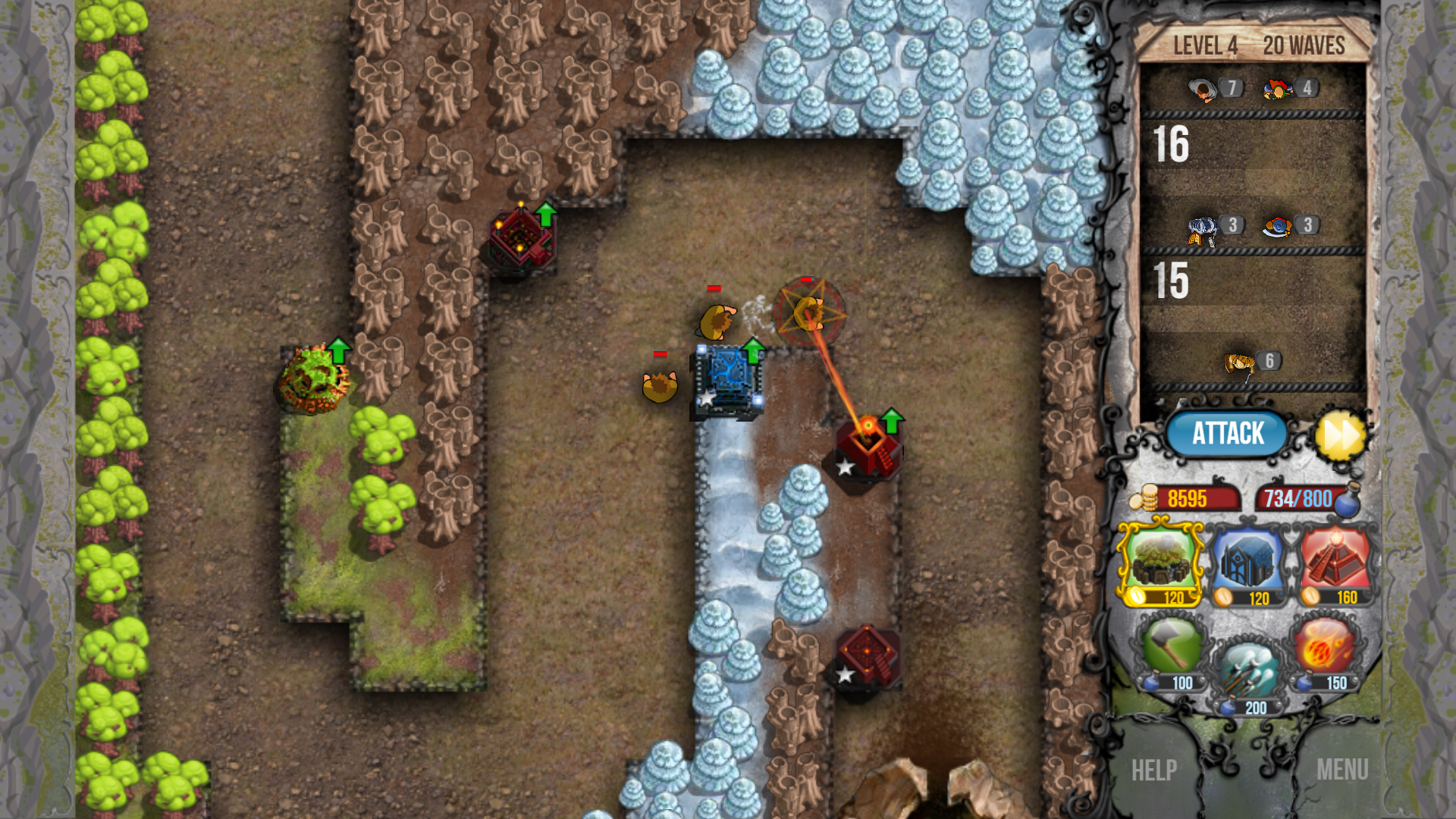
Task: Click the gold coins counter showing 8595
Action: pyautogui.click(x=1187, y=499)
